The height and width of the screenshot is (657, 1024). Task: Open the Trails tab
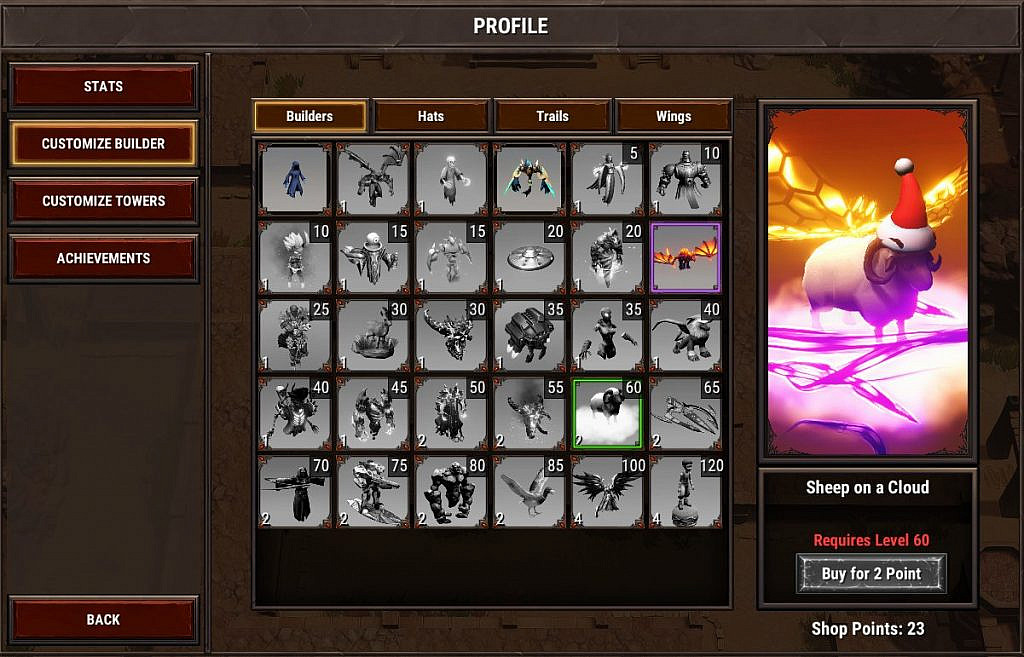pyautogui.click(x=552, y=116)
